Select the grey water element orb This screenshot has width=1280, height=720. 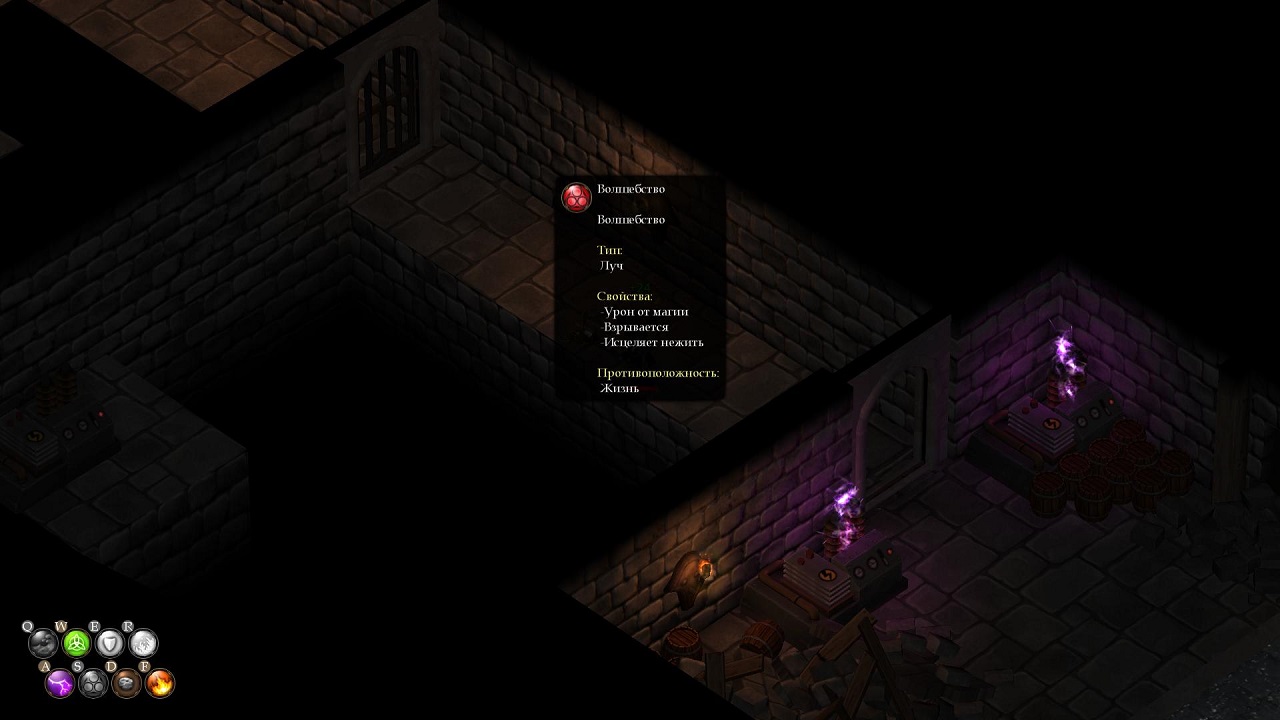[x=43, y=643]
